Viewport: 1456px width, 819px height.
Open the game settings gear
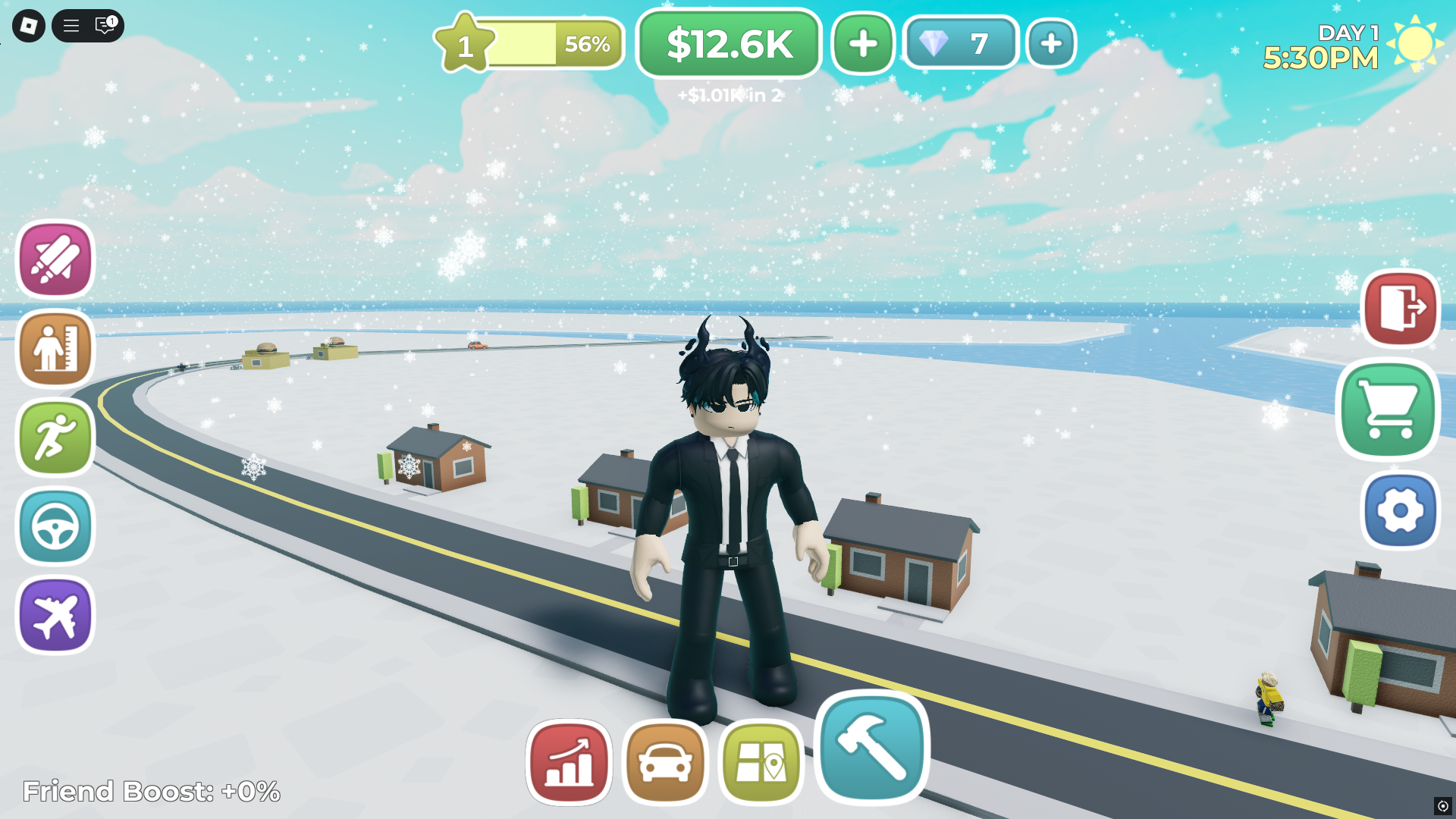tap(1399, 510)
